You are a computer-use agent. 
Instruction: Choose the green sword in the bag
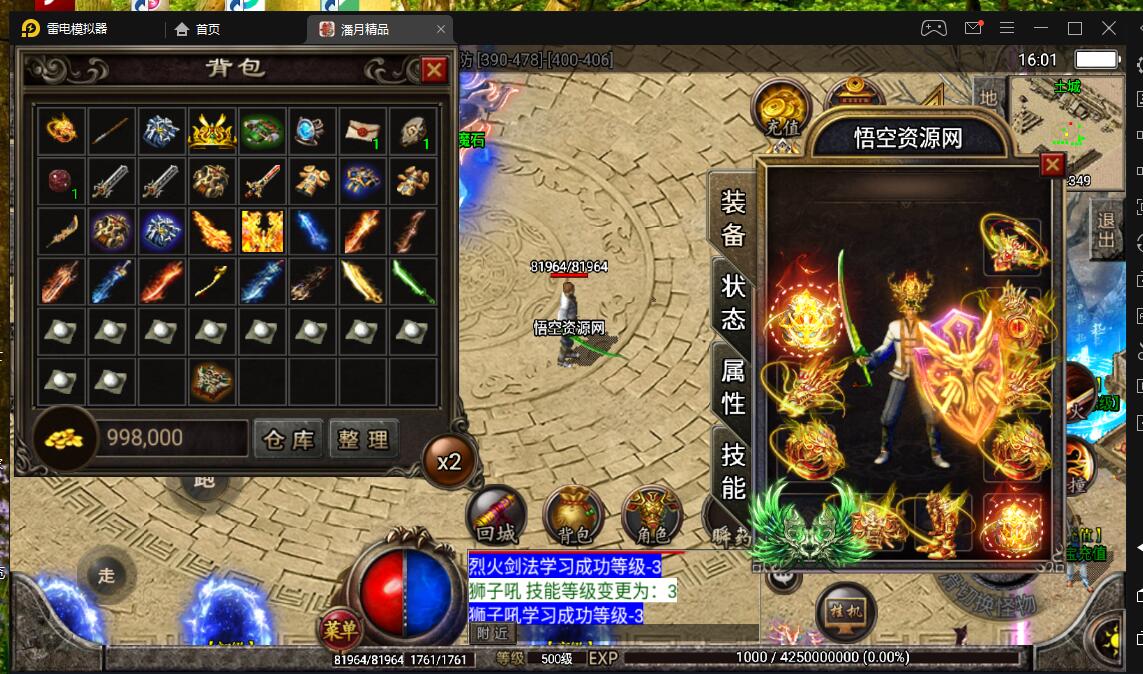coord(413,282)
